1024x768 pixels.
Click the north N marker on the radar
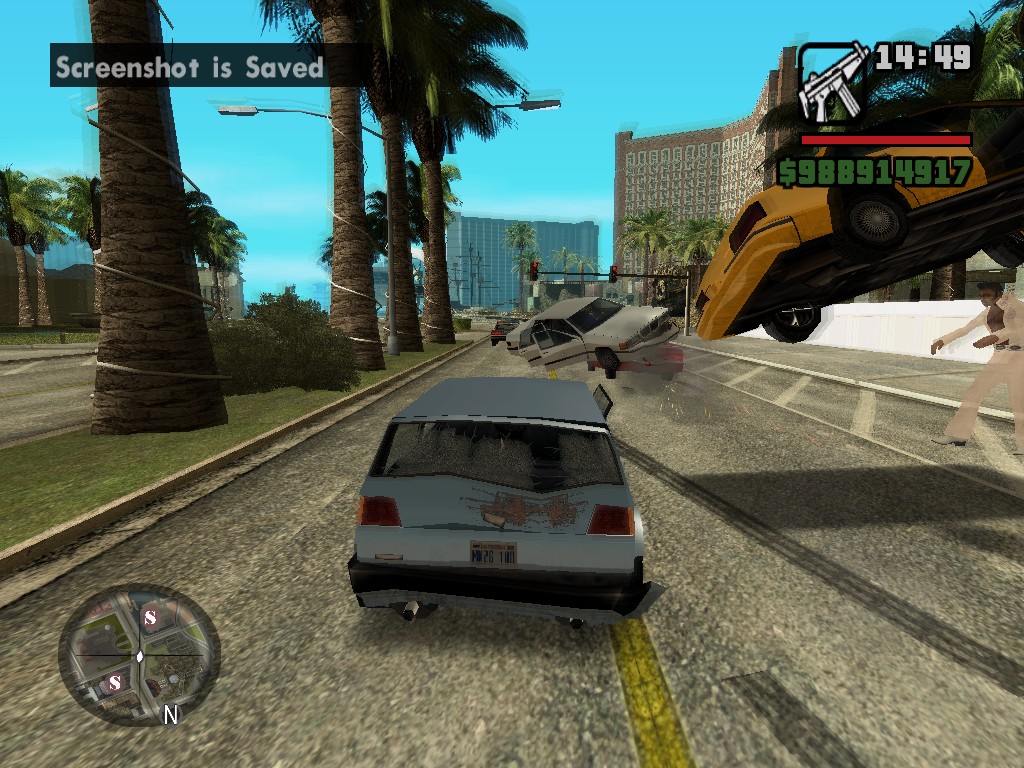(171, 715)
